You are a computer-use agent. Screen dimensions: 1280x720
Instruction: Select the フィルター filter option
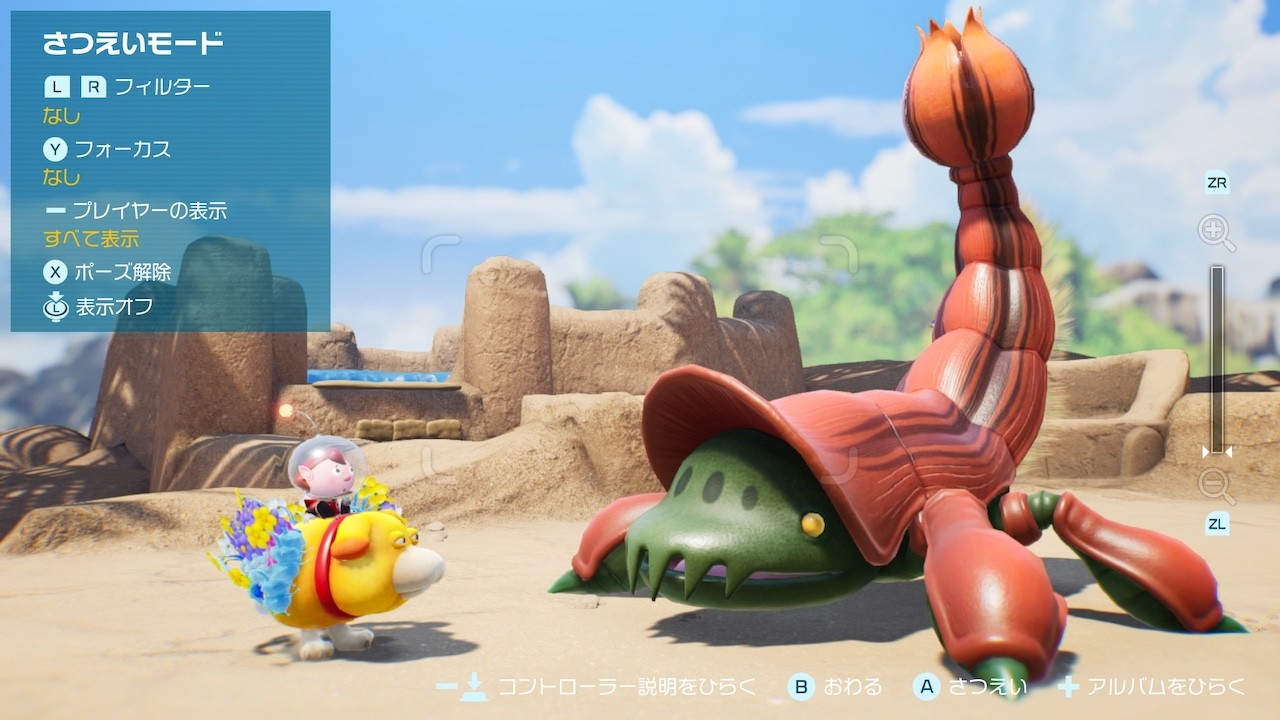[161, 87]
